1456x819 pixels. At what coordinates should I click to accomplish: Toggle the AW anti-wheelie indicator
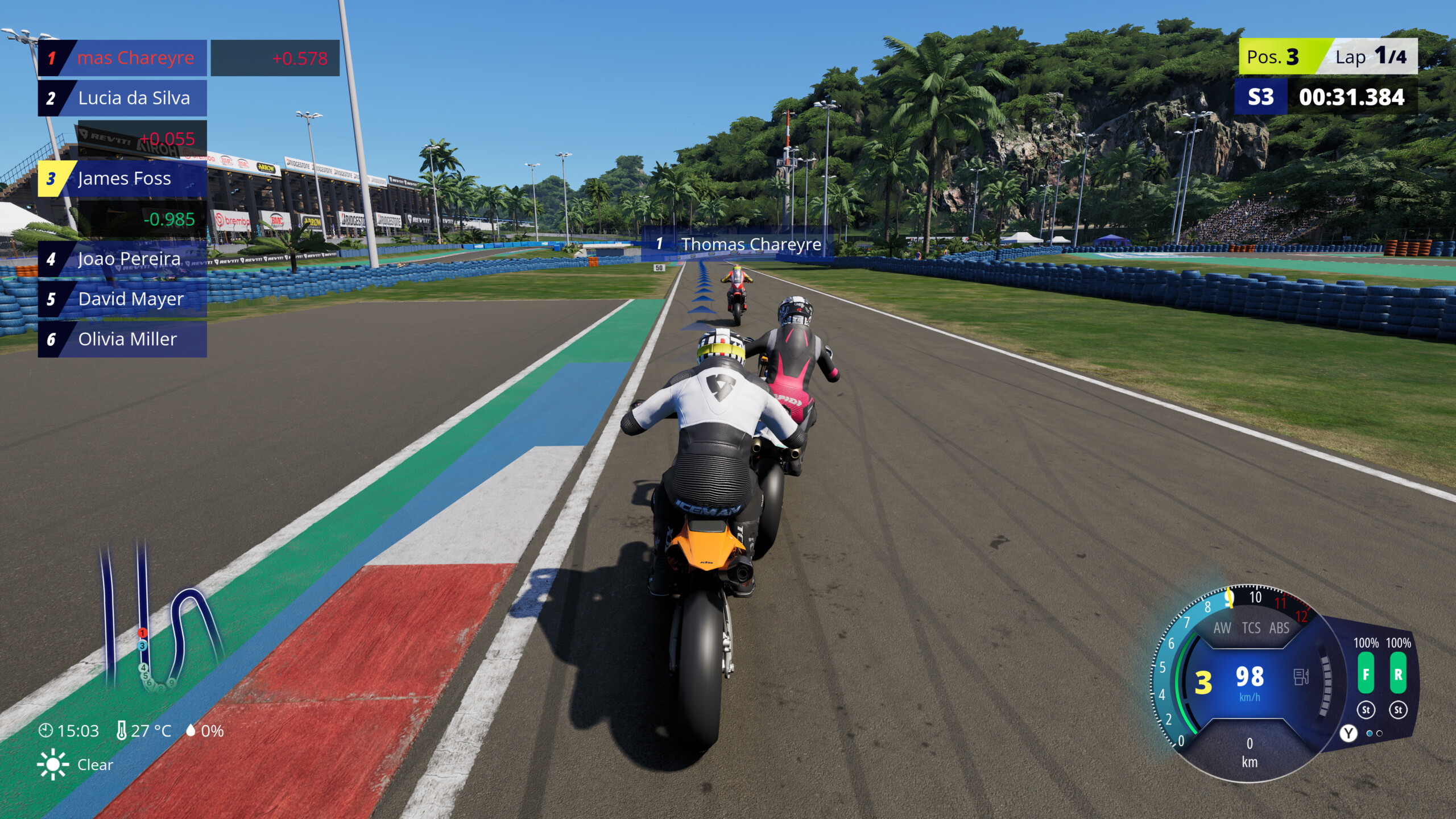(x=1222, y=628)
